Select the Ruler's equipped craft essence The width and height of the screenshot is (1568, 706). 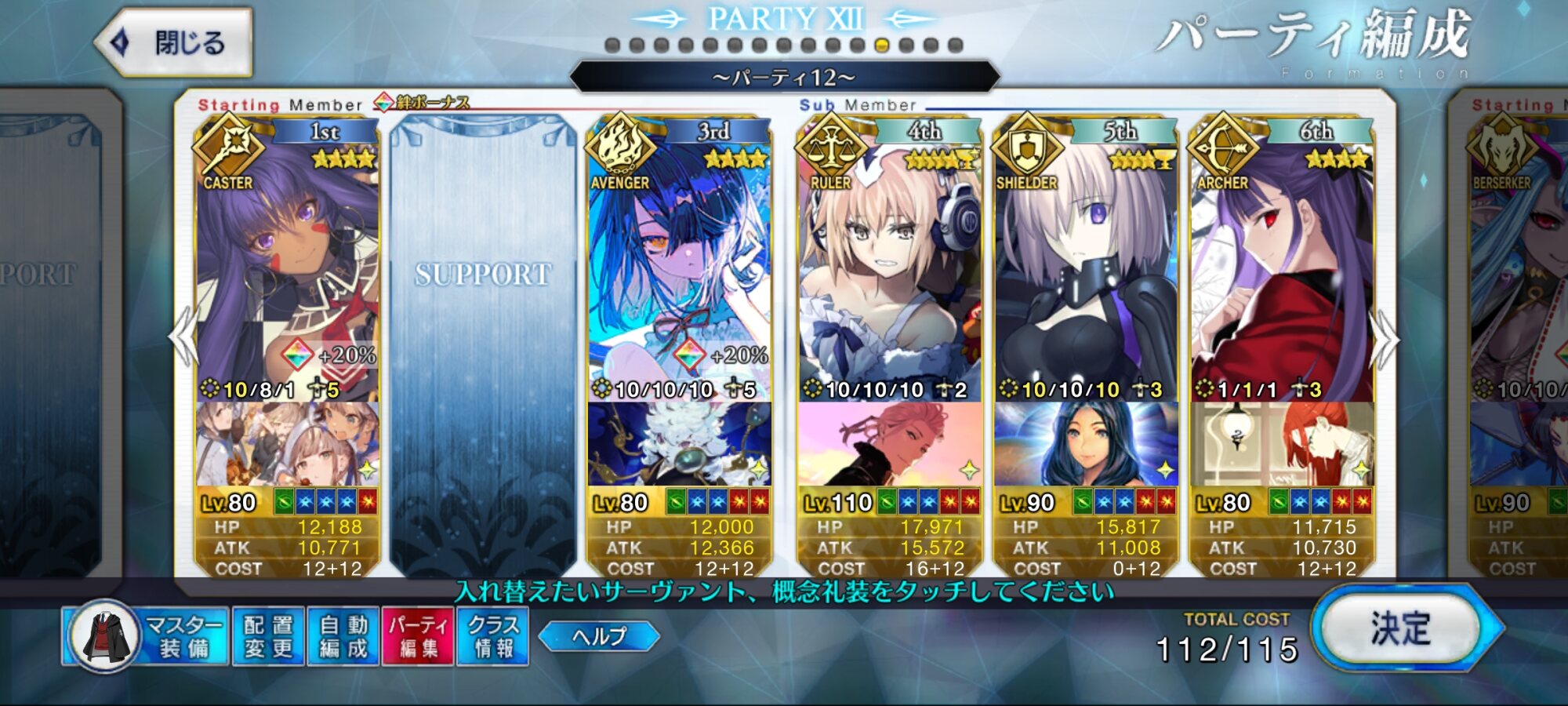(890, 444)
